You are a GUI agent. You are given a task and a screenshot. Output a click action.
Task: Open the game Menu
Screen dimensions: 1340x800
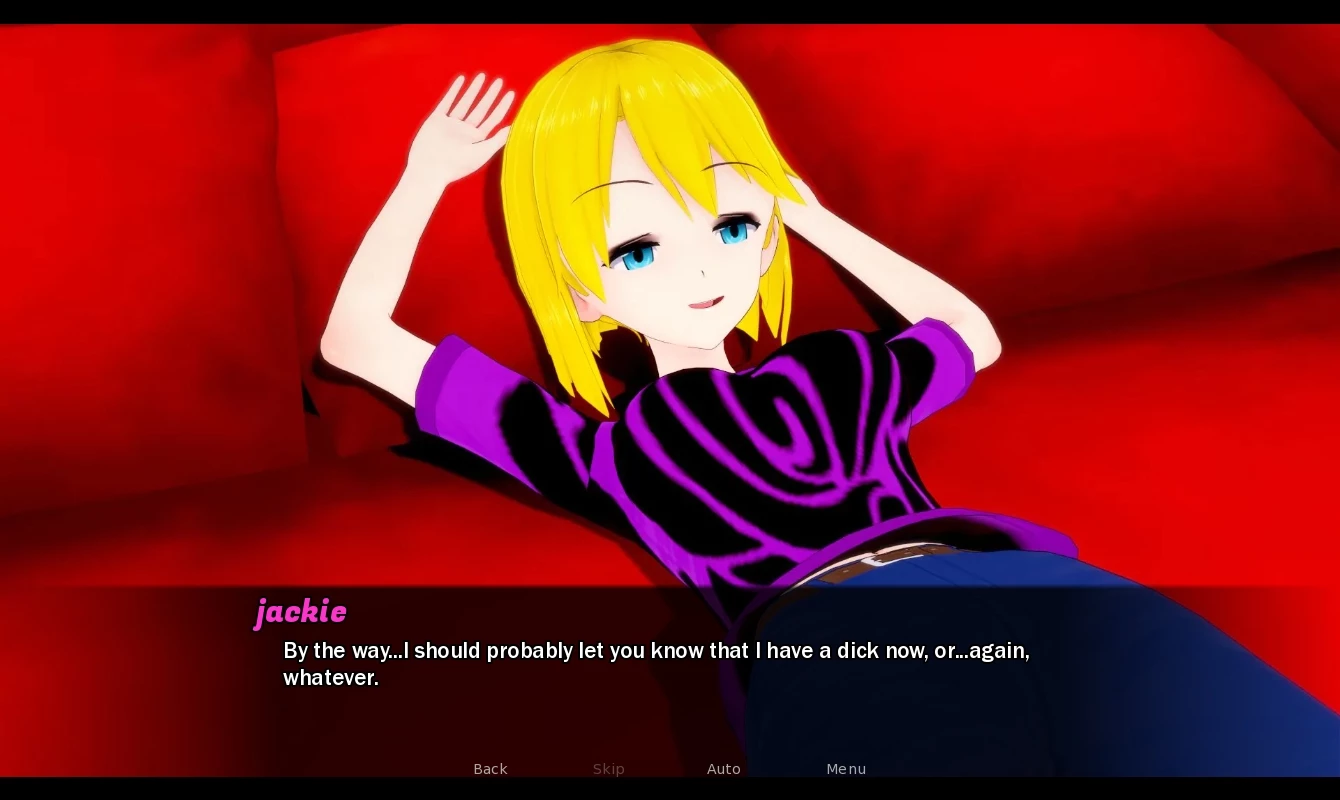pyautogui.click(x=845, y=769)
